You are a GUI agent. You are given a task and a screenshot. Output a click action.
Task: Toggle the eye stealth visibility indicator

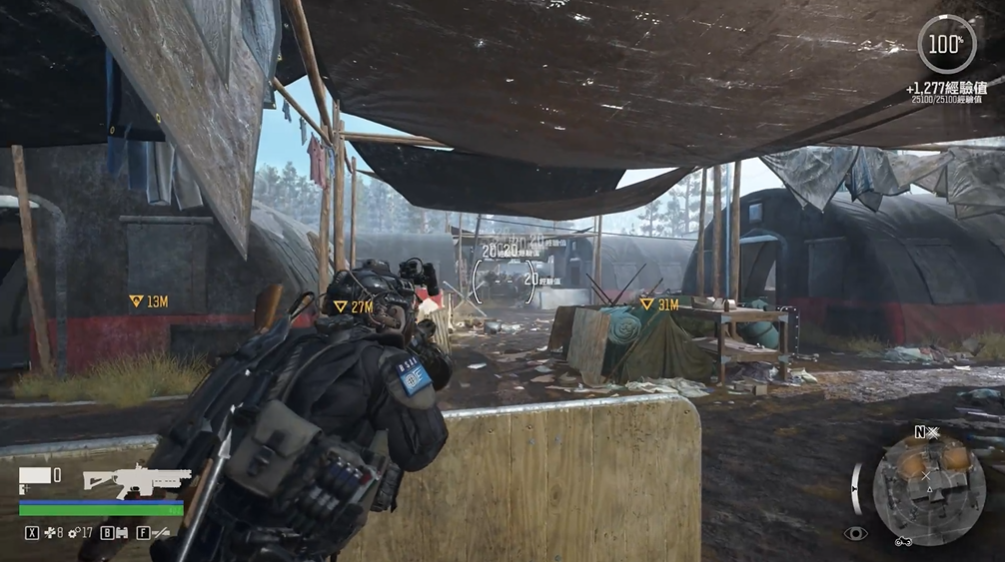[855, 534]
